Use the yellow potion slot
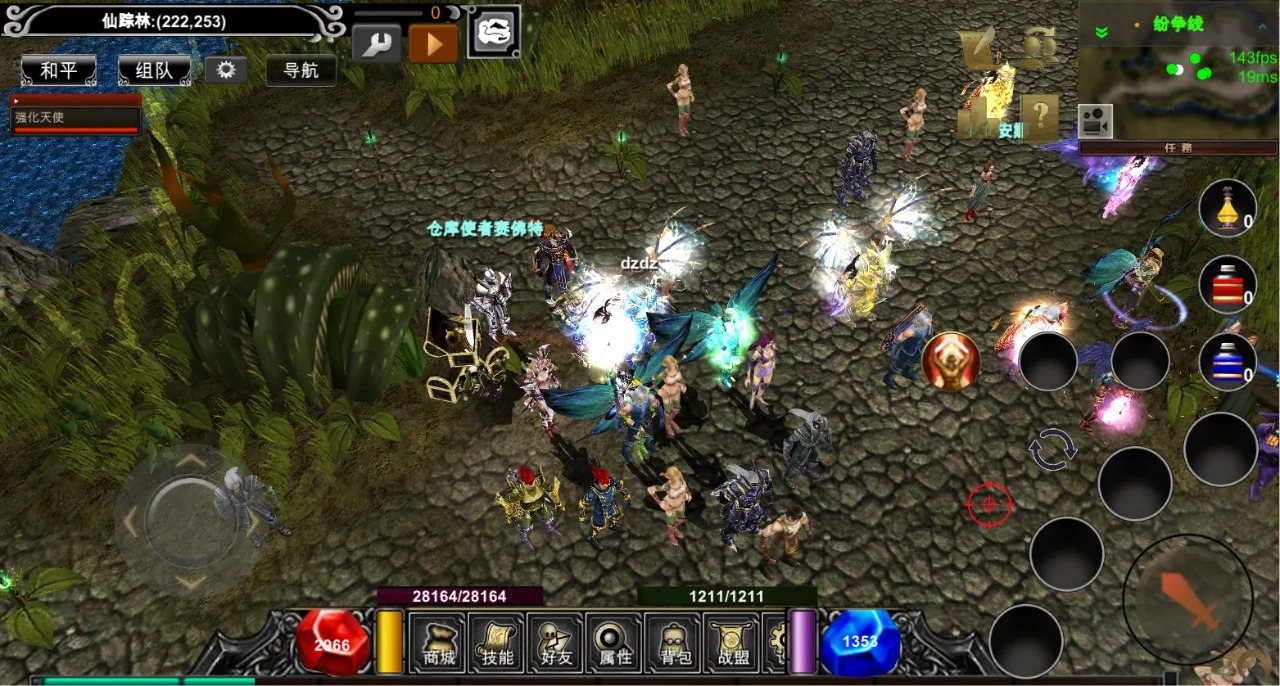The height and width of the screenshot is (686, 1280). tap(1228, 208)
